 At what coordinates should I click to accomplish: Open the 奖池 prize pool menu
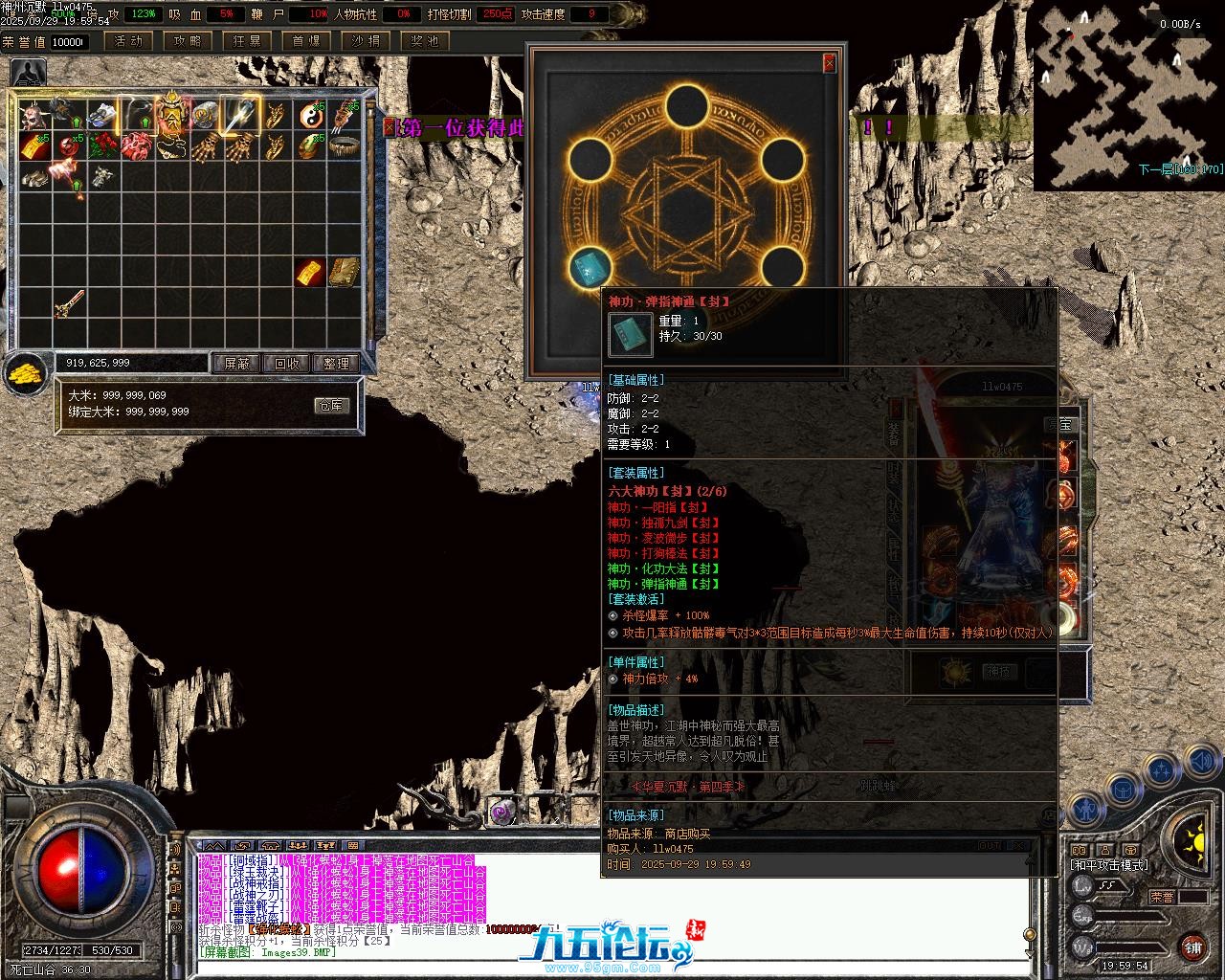424,41
